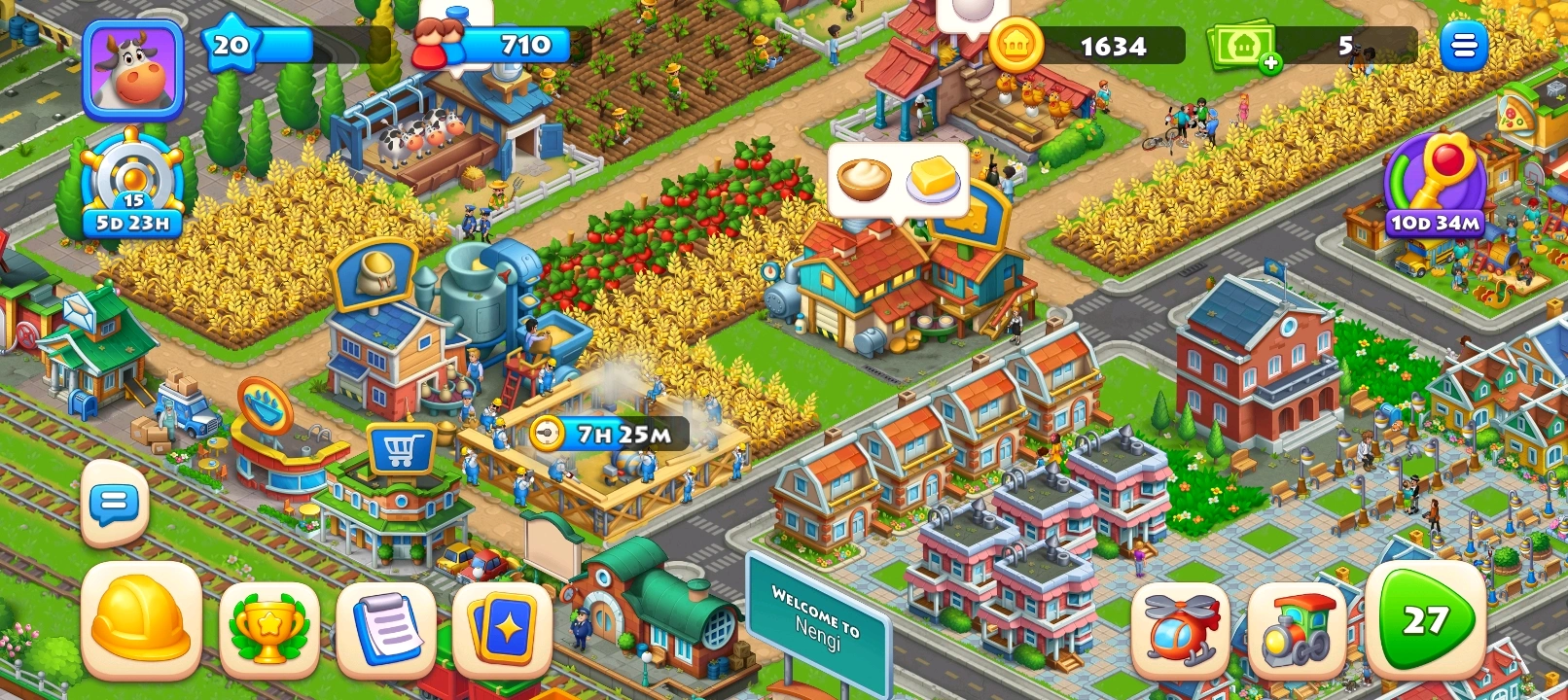Open the sheriff badge event timer

pos(132,187)
